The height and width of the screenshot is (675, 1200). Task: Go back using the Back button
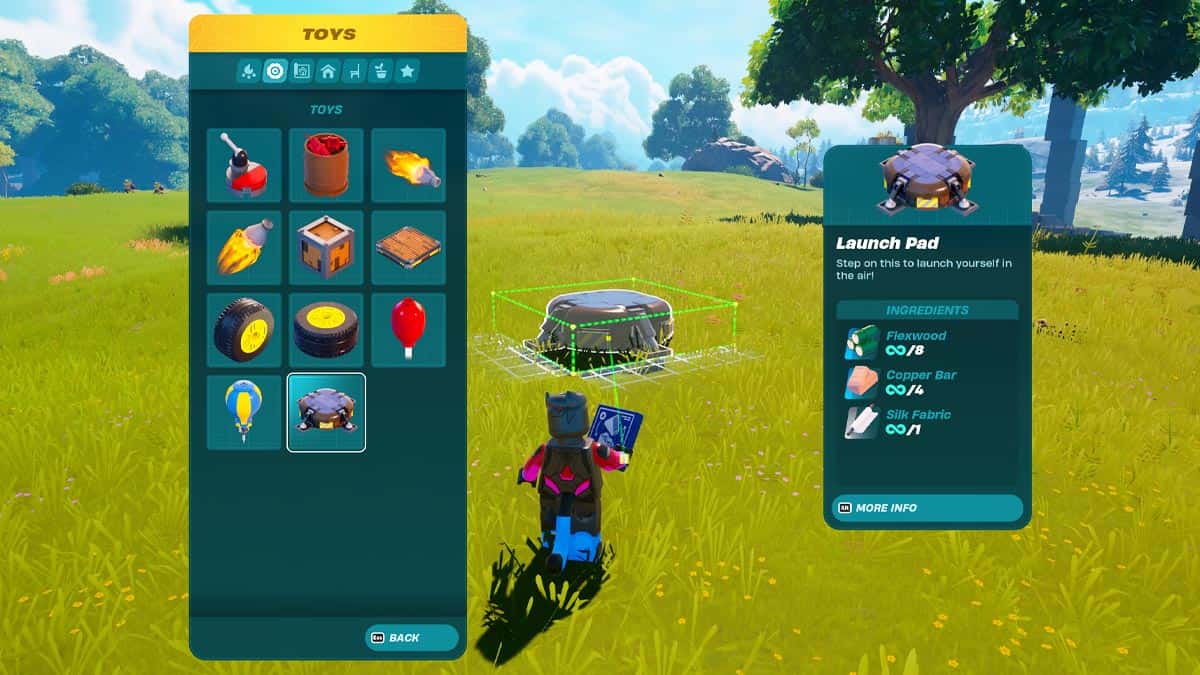coord(411,638)
